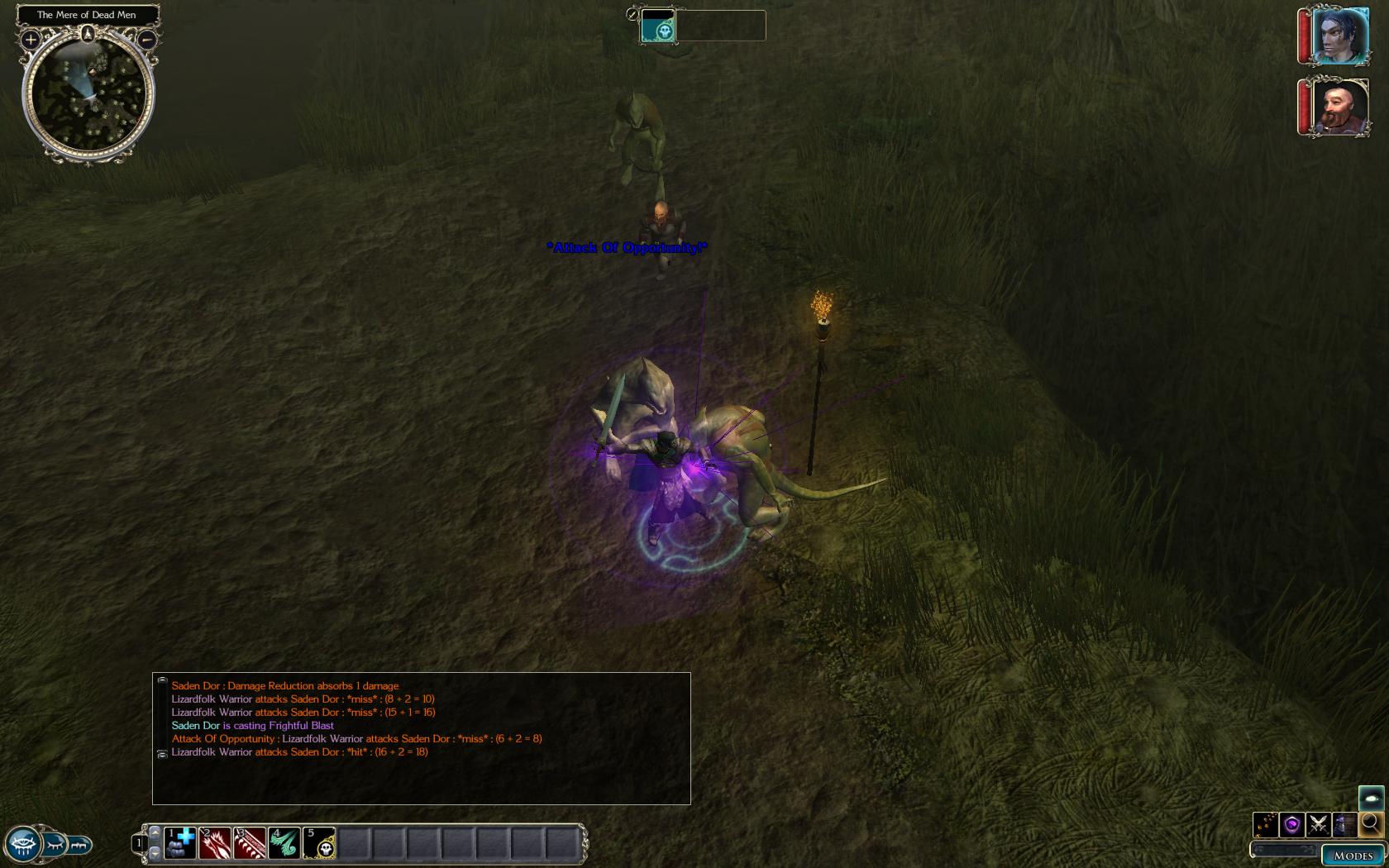1389x868 pixels.
Task: Switch hotbar page up with the arrow
Action: (x=155, y=832)
